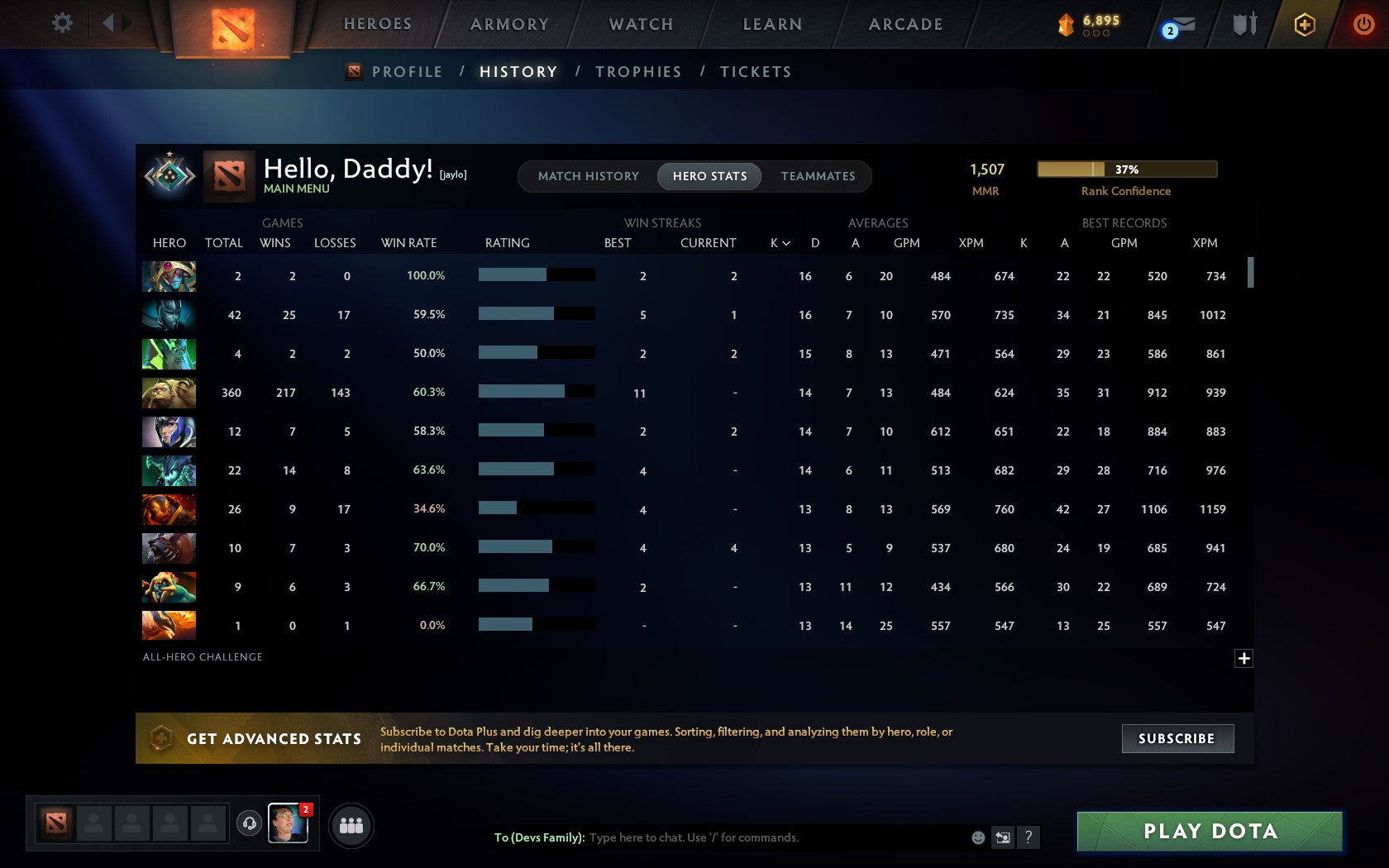The image size is (1389, 868).
Task: Expand the All-Hero Challenge plus control
Action: point(1244,658)
